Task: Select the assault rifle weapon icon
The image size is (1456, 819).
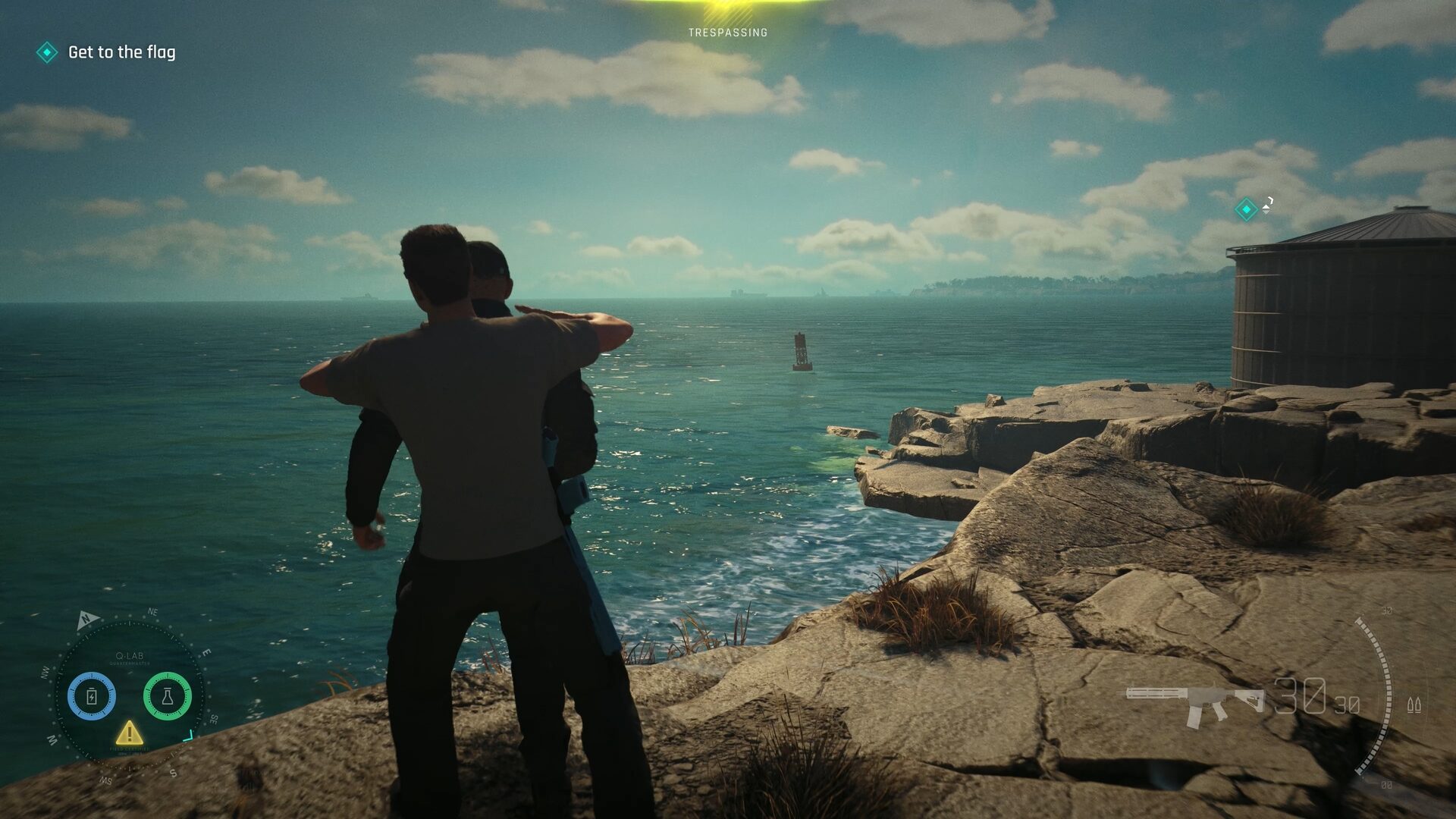Action: coord(1194,701)
